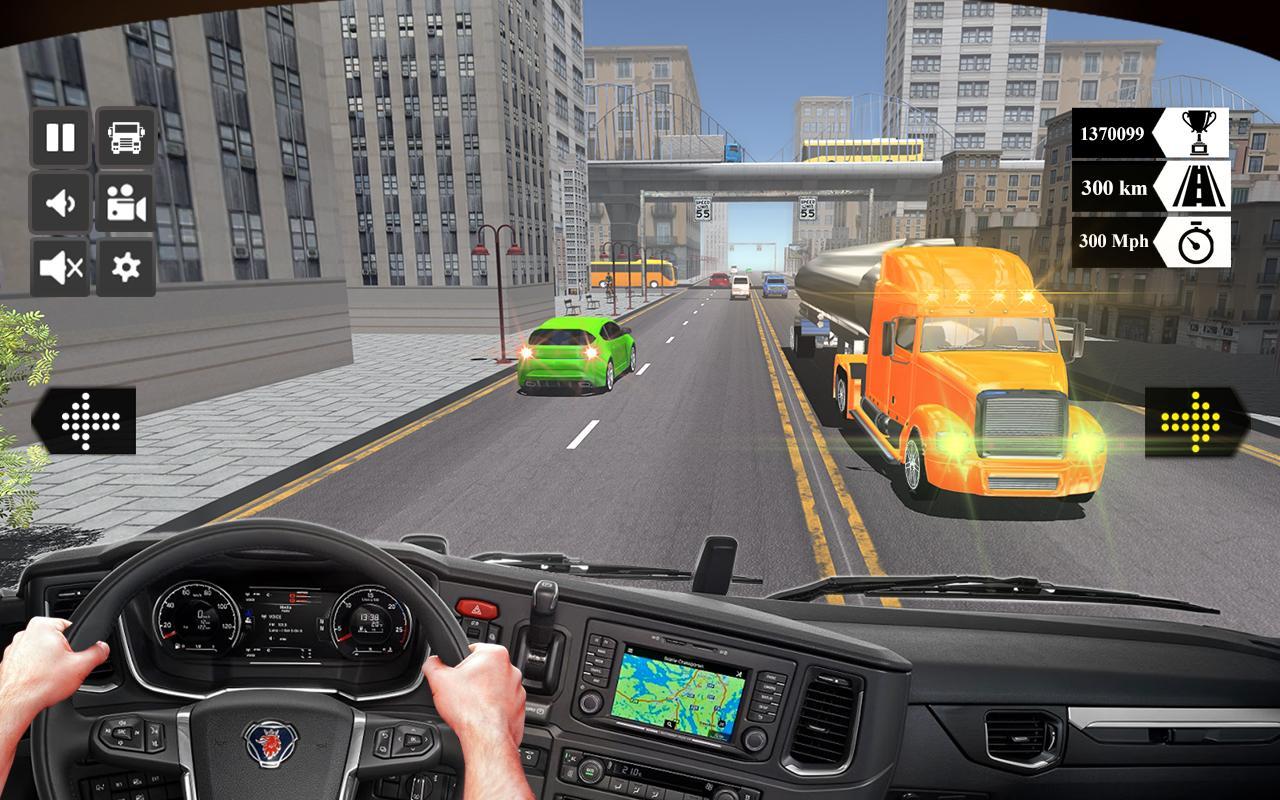Open the GPS navigation map screen
Viewport: 1280px width, 800px height.
pyautogui.click(x=678, y=694)
